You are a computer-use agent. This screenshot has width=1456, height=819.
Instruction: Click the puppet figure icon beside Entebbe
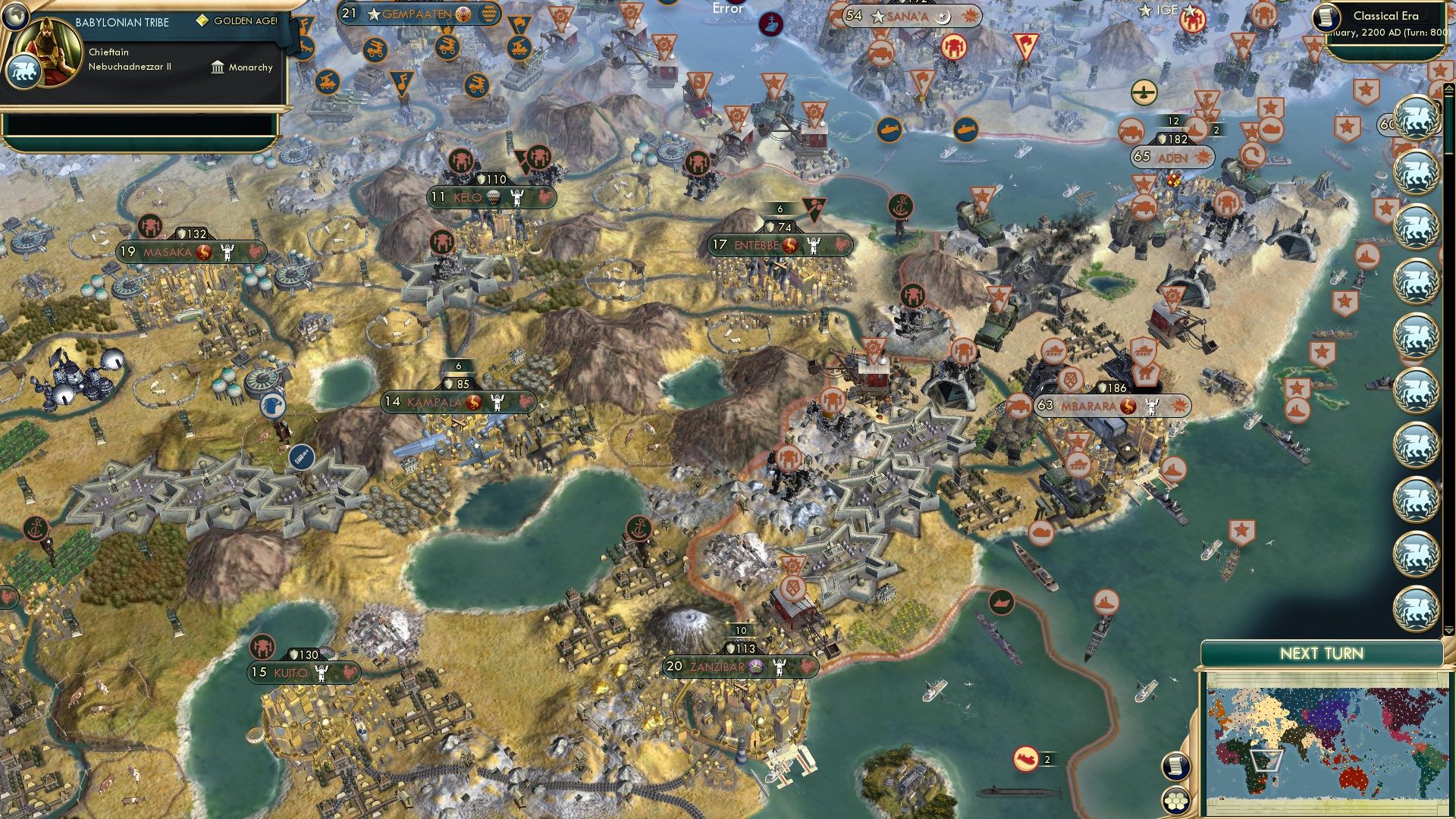coord(814,244)
